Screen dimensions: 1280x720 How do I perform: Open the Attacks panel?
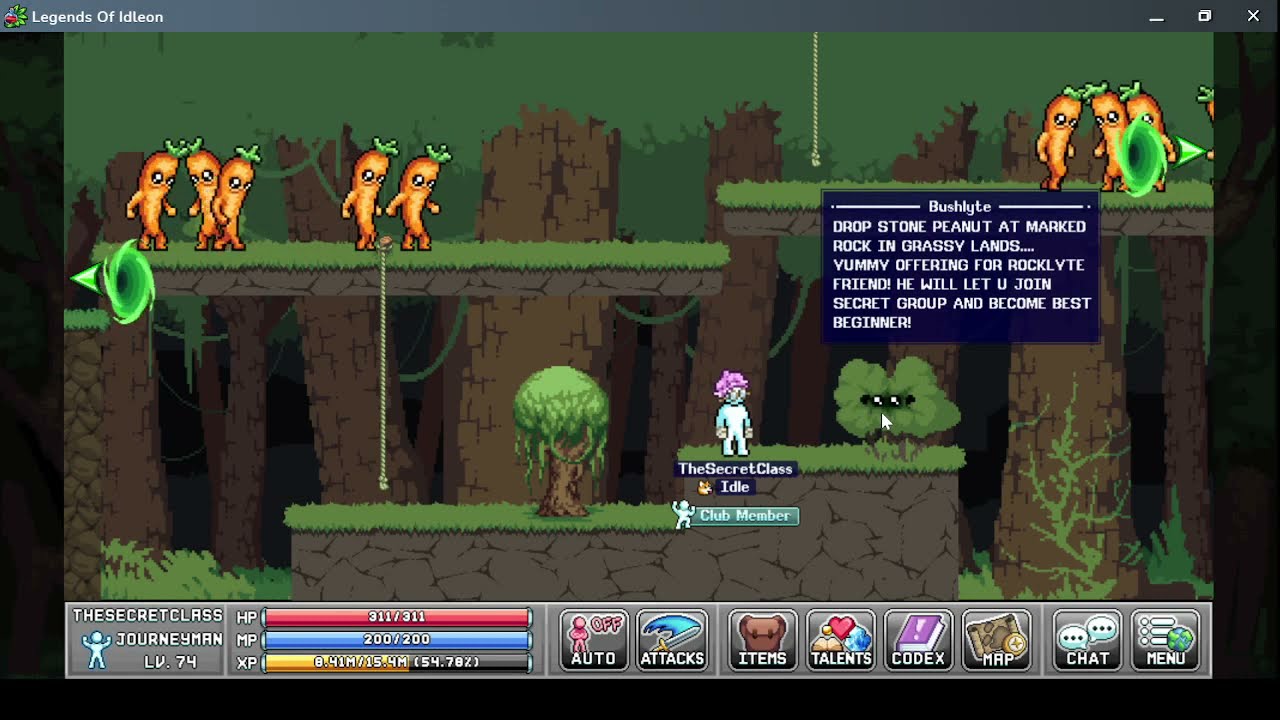[672, 640]
